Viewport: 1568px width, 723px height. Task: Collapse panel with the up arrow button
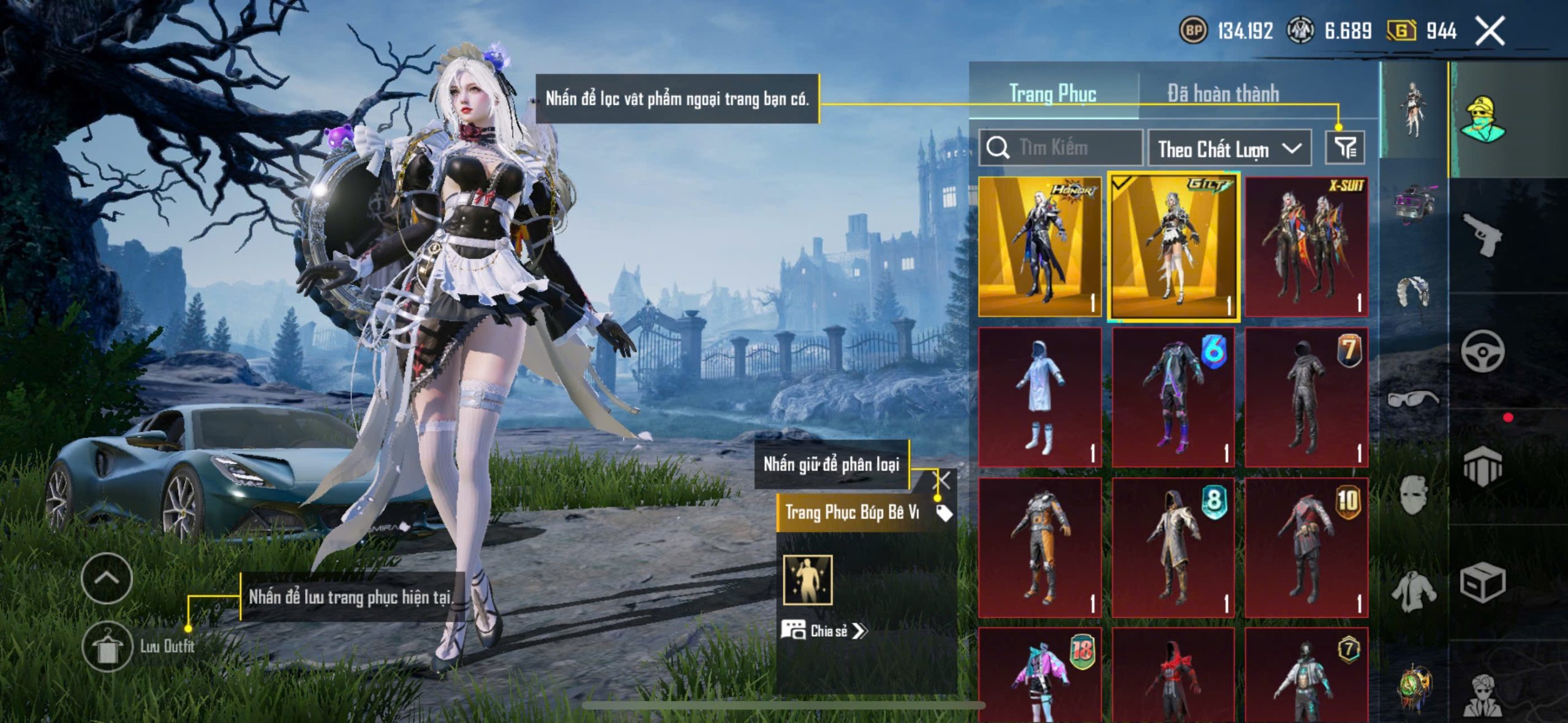pos(107,578)
